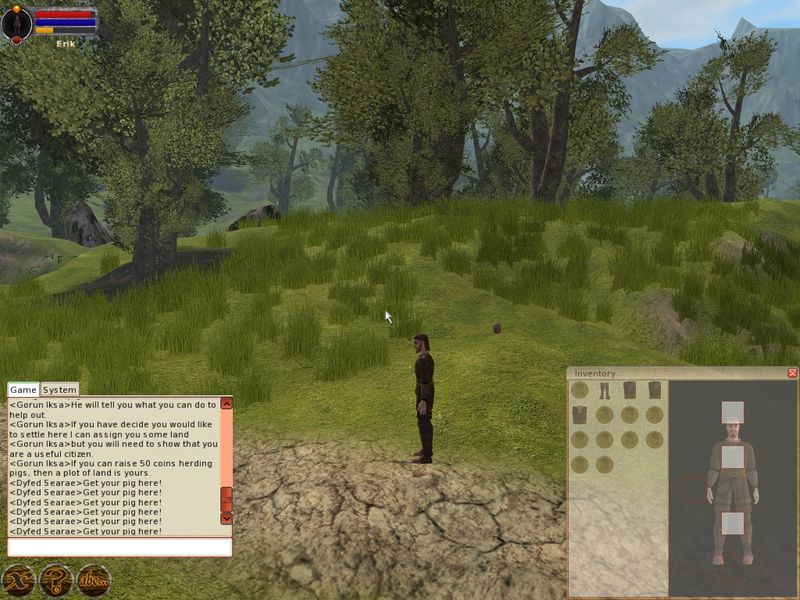Select the legs equipment slot on the character

pos(732,522)
